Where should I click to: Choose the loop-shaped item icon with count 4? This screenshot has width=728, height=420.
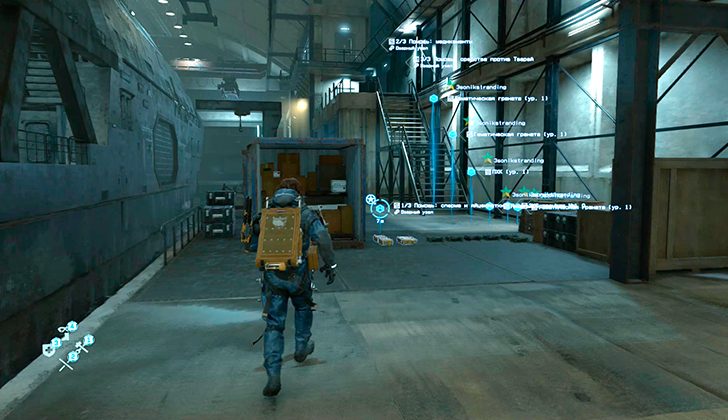68,328
